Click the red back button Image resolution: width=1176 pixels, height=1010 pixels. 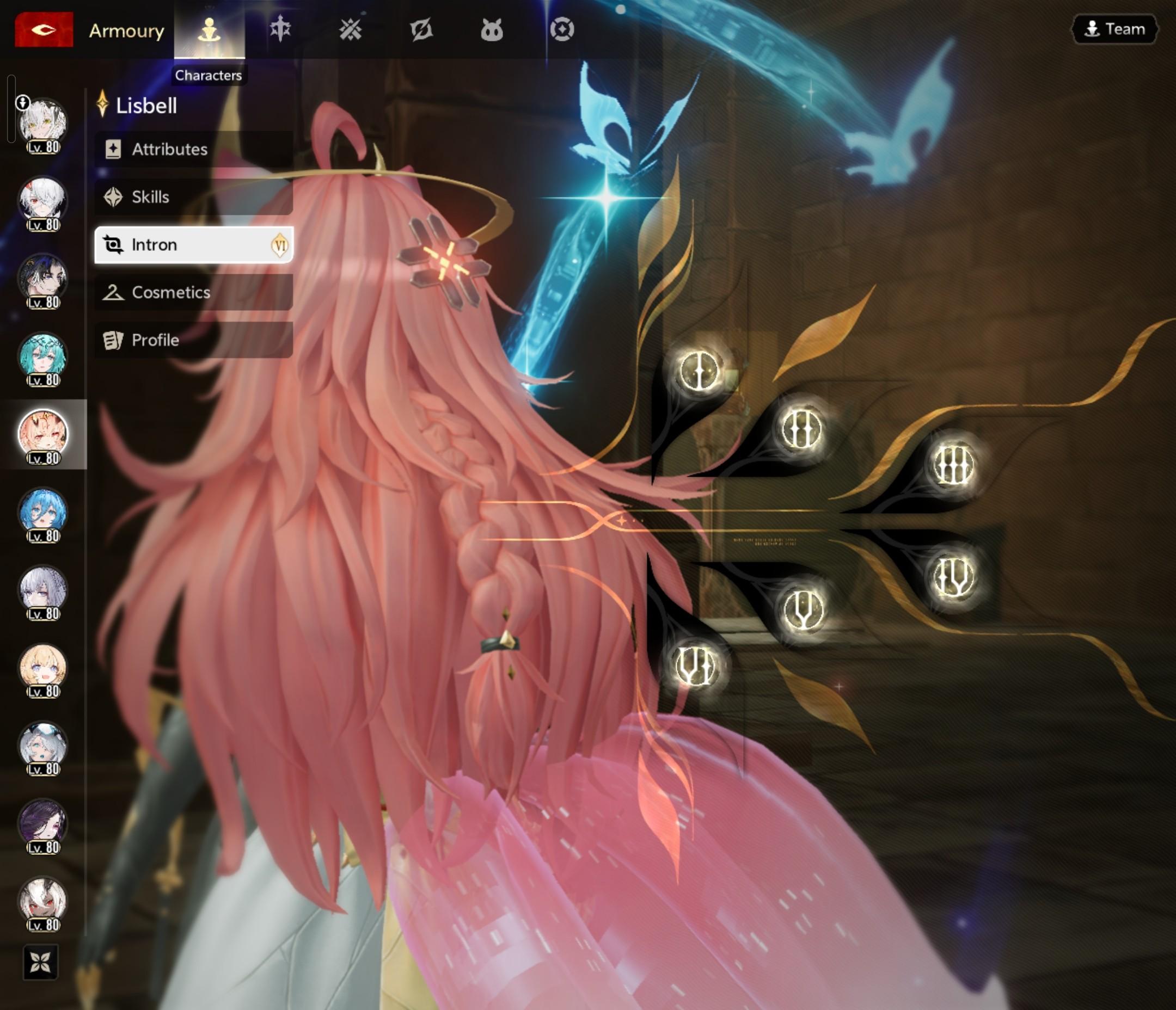click(44, 29)
